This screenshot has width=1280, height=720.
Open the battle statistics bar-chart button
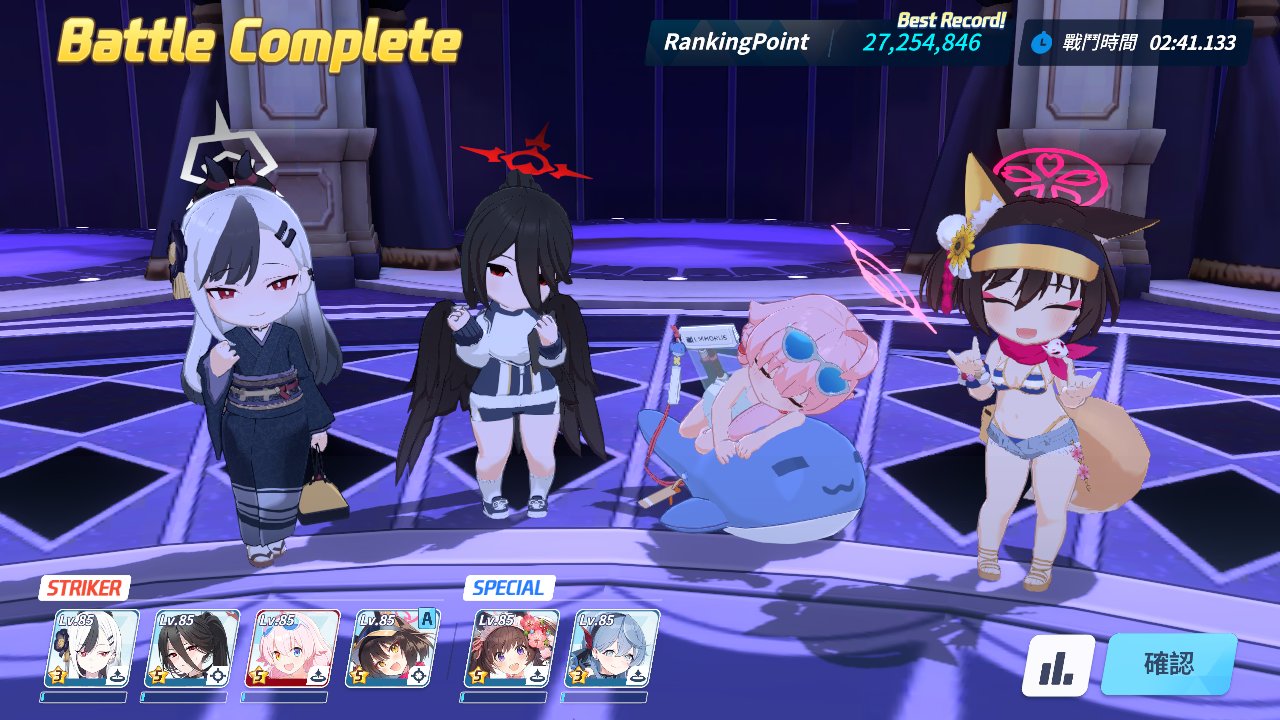(x=1058, y=666)
